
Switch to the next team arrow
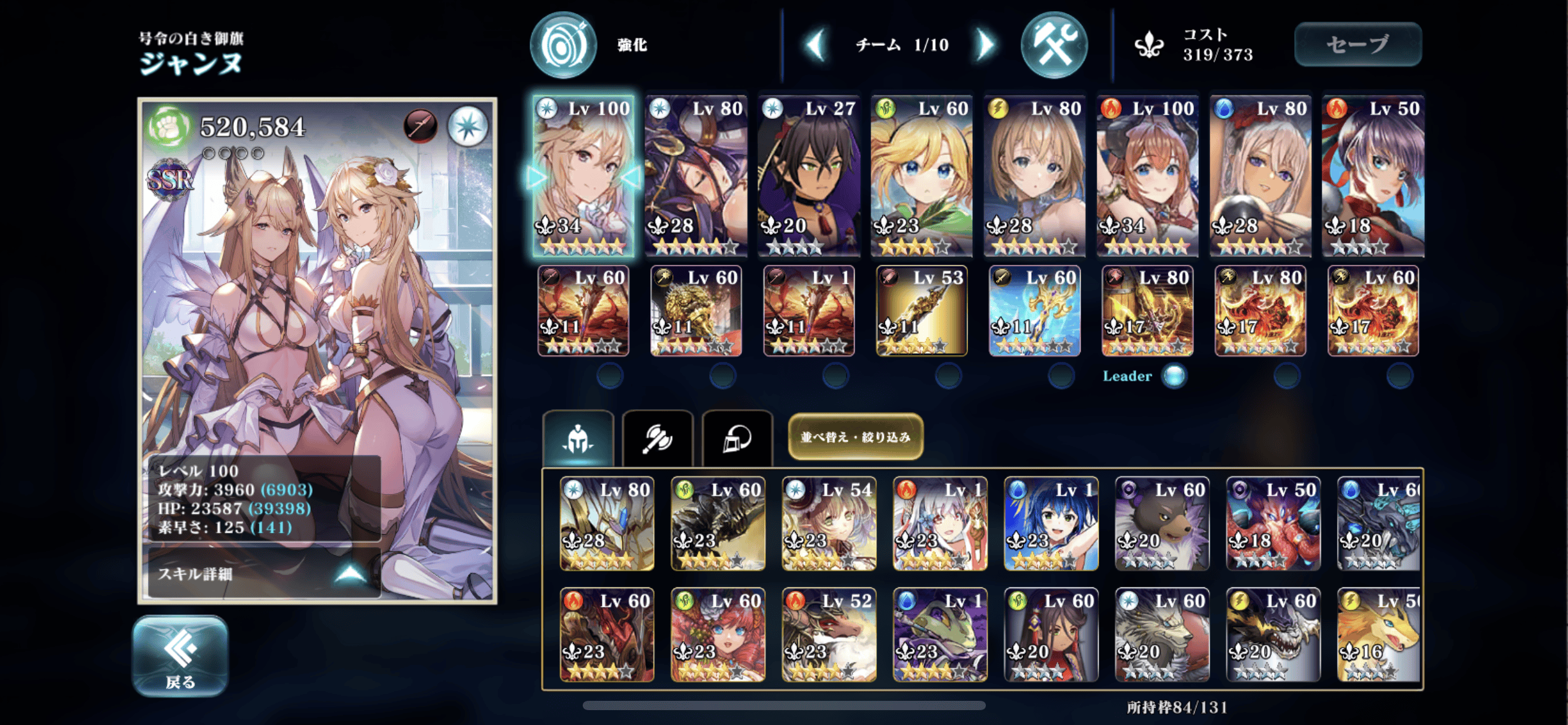click(x=985, y=45)
